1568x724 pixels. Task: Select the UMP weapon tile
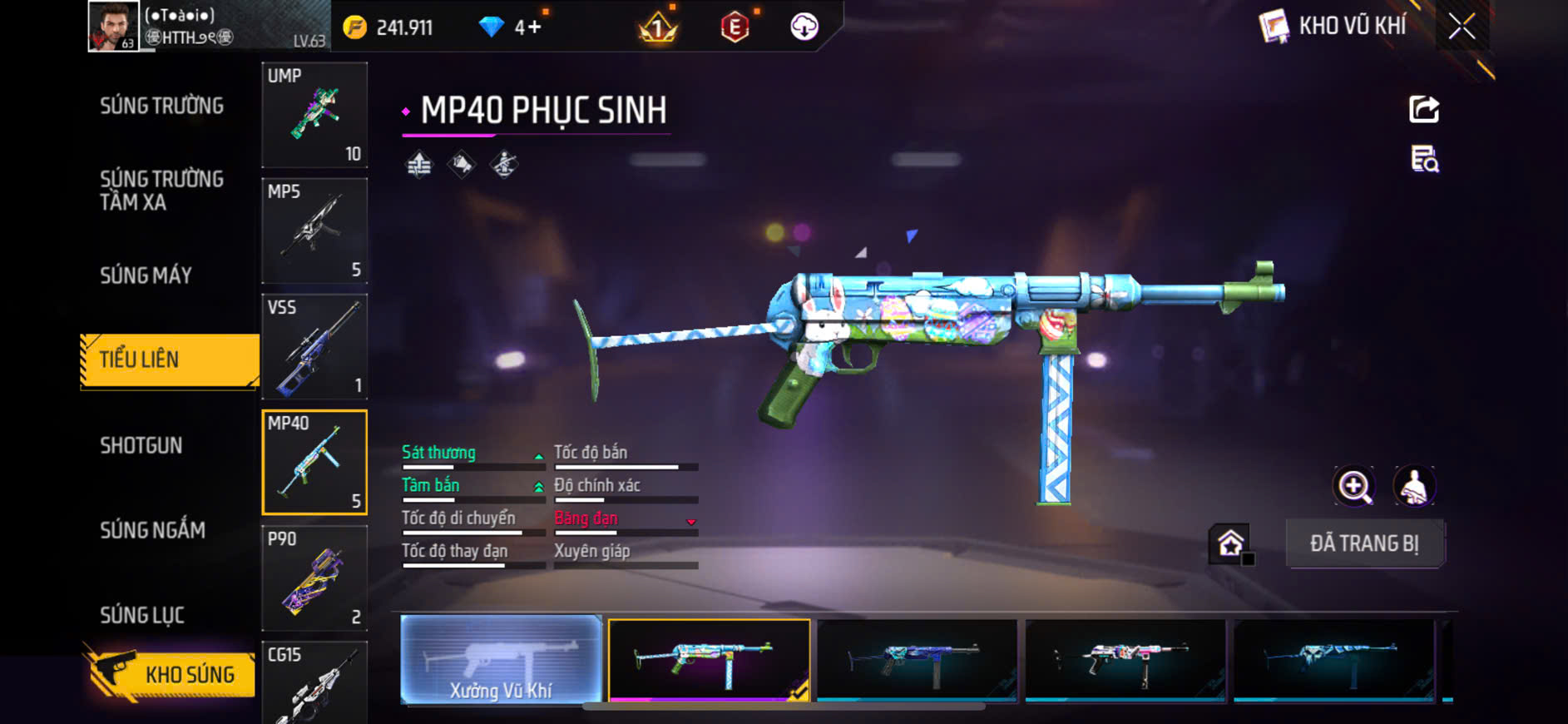tap(314, 115)
